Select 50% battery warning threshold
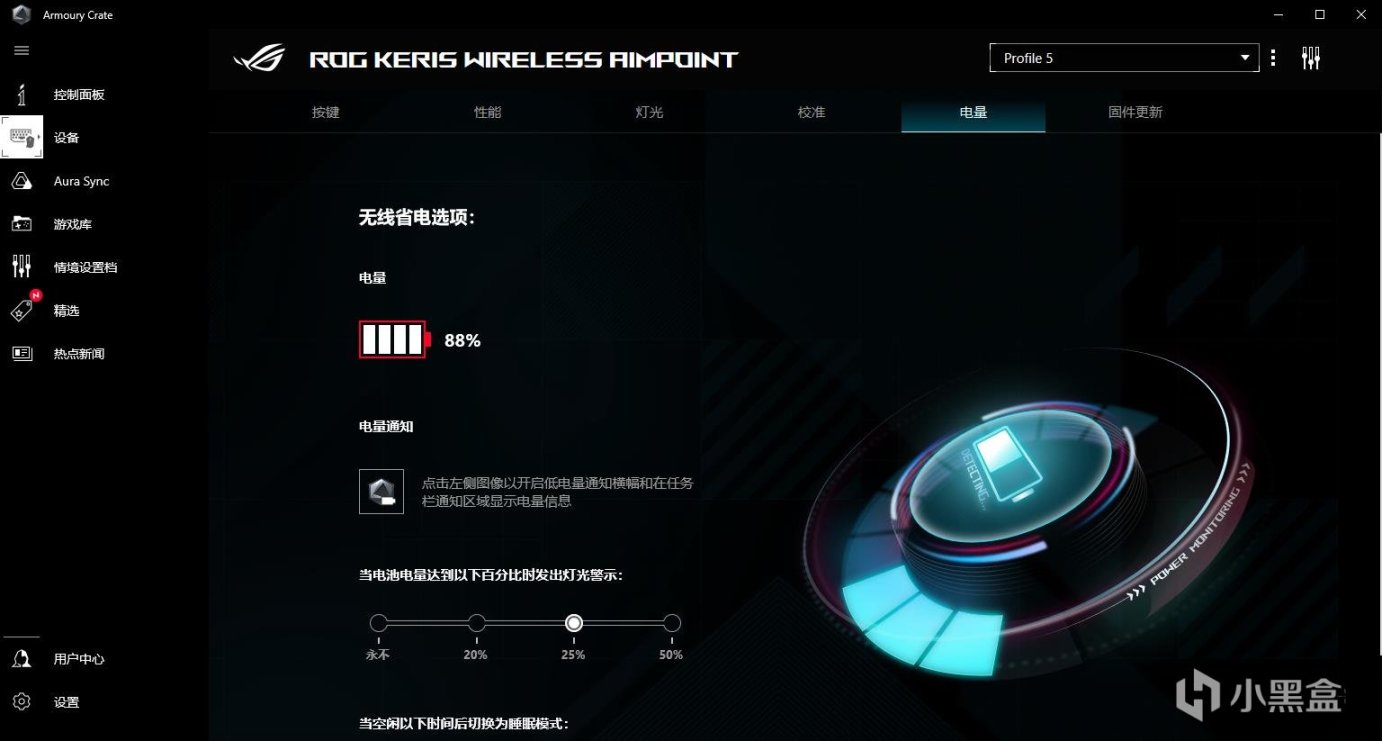 670,622
